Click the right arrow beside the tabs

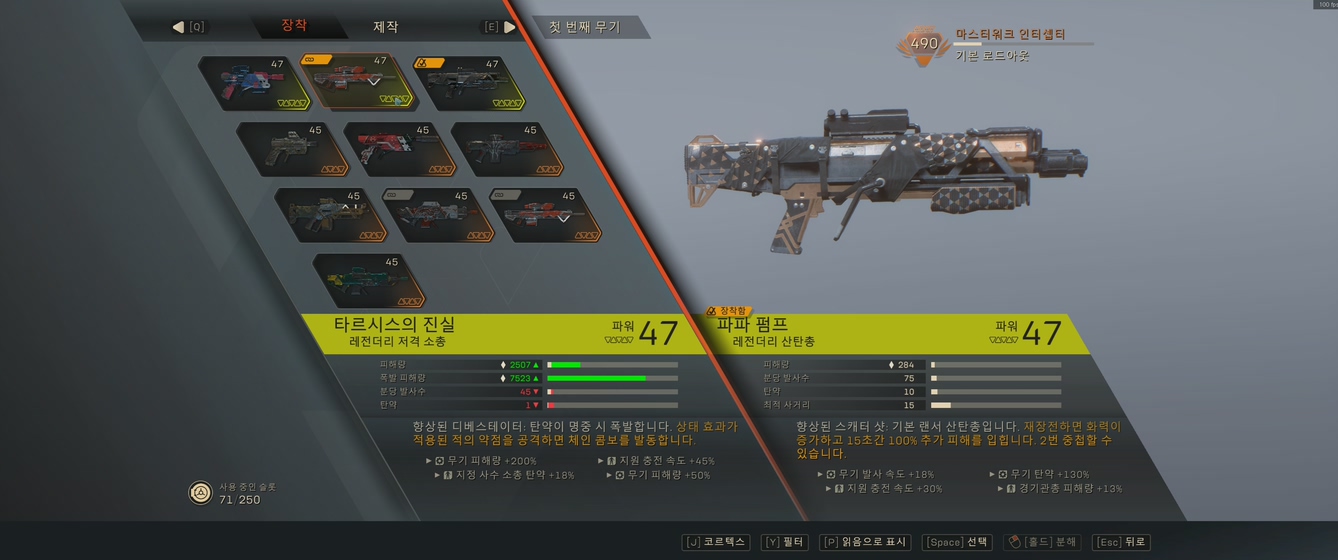510,27
